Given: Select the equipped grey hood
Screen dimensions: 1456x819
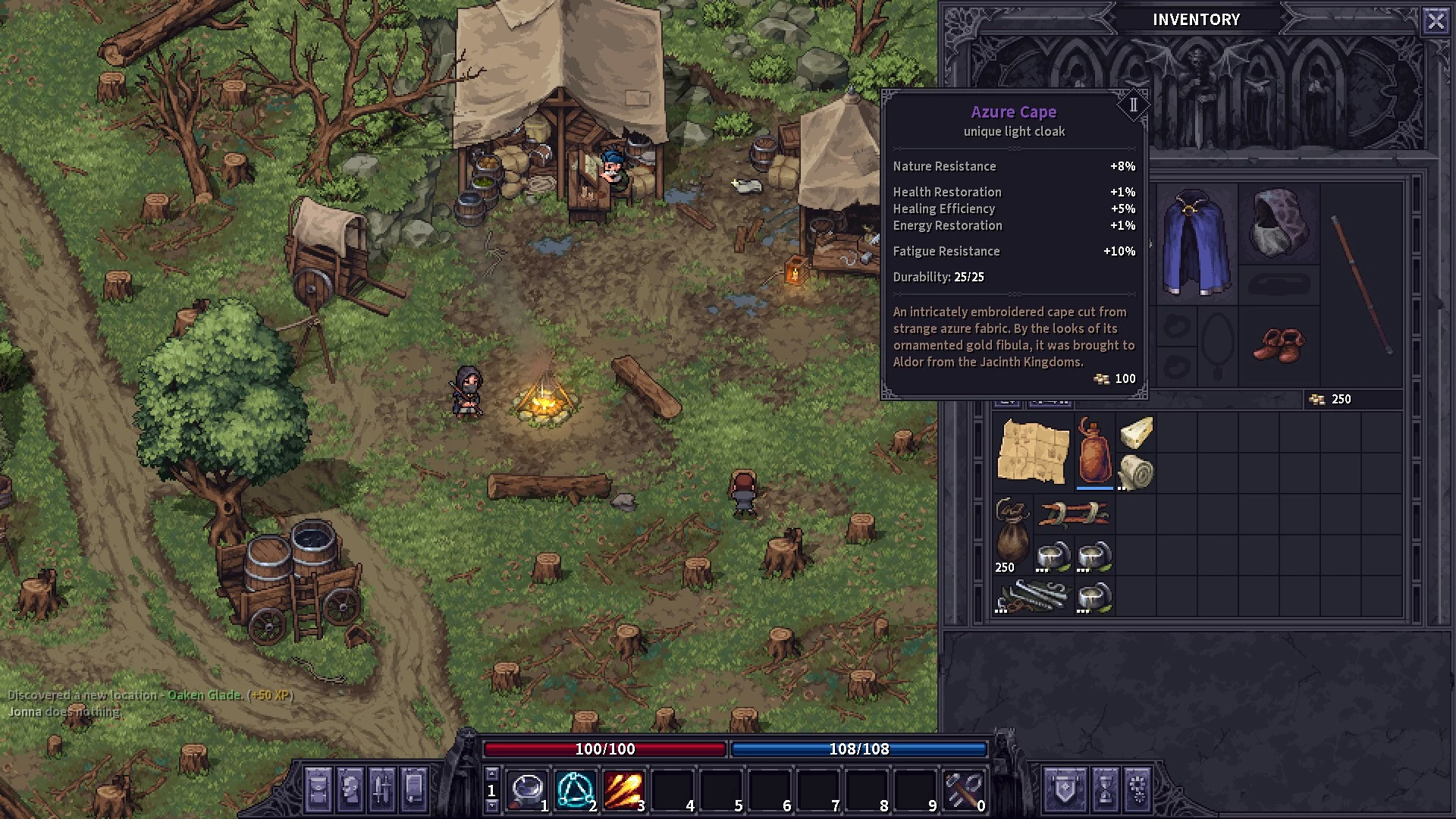Looking at the screenshot, I should [x=1279, y=222].
